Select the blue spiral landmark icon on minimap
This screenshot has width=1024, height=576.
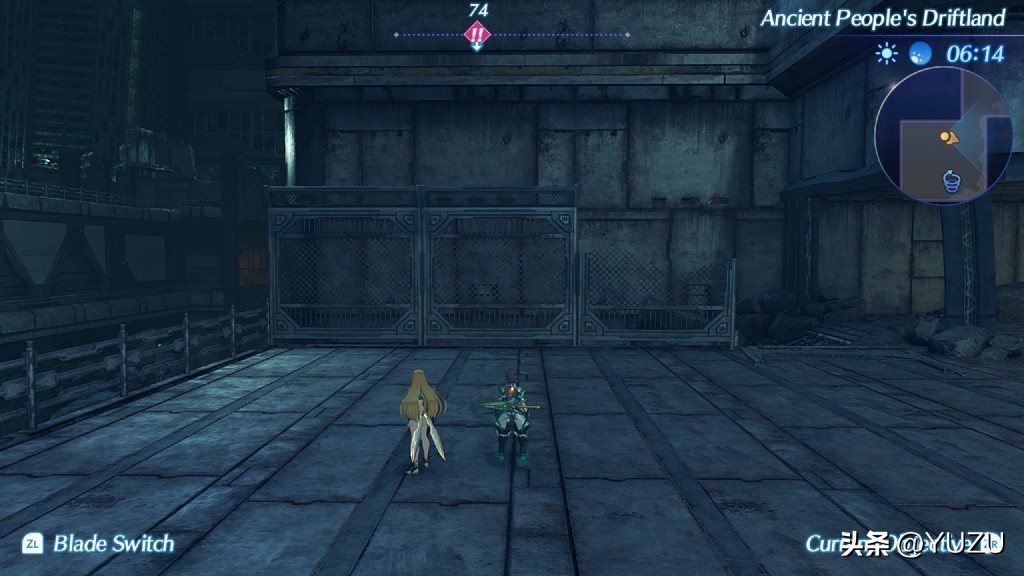click(952, 180)
